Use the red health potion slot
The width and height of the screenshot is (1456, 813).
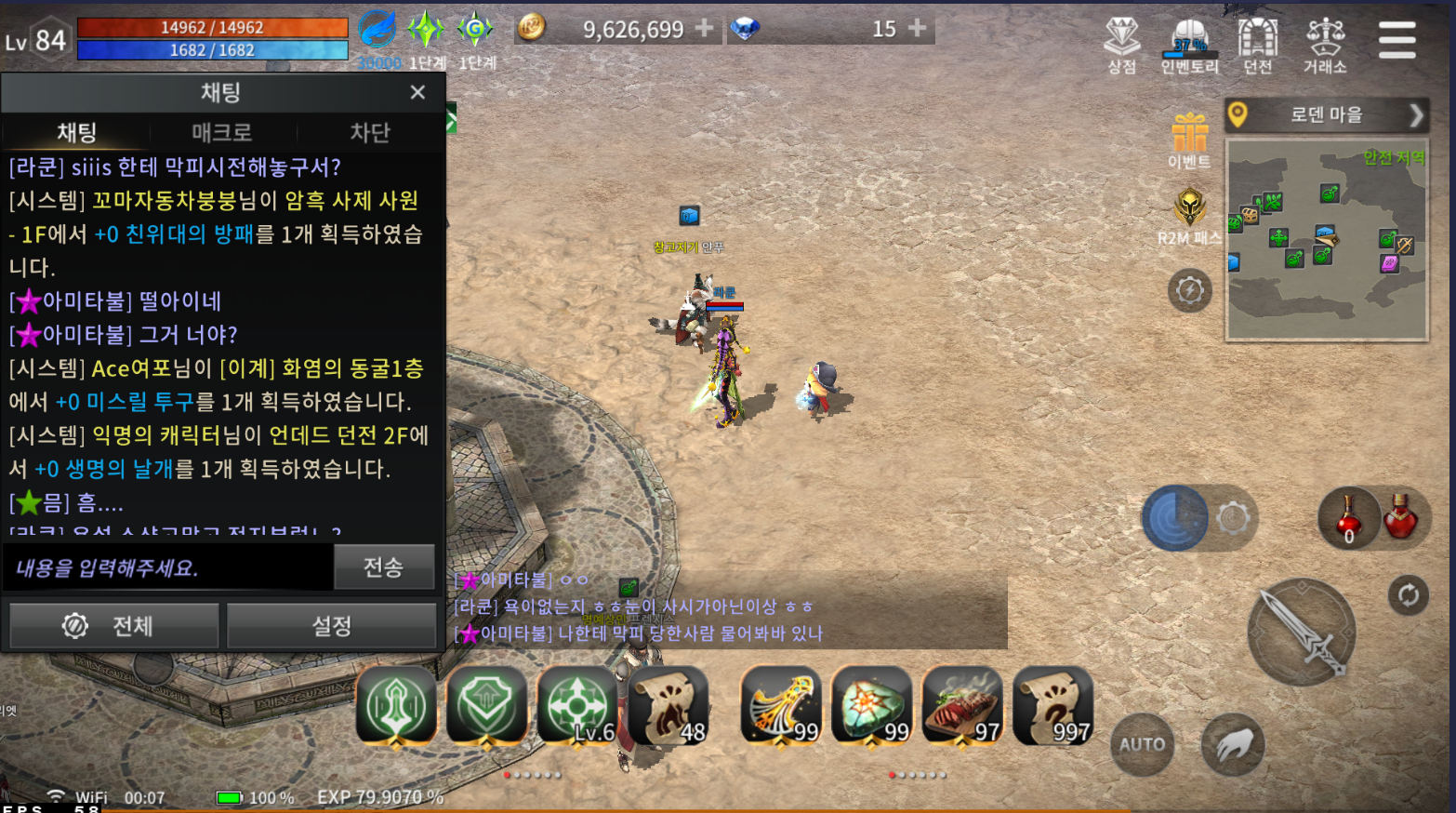click(1400, 517)
